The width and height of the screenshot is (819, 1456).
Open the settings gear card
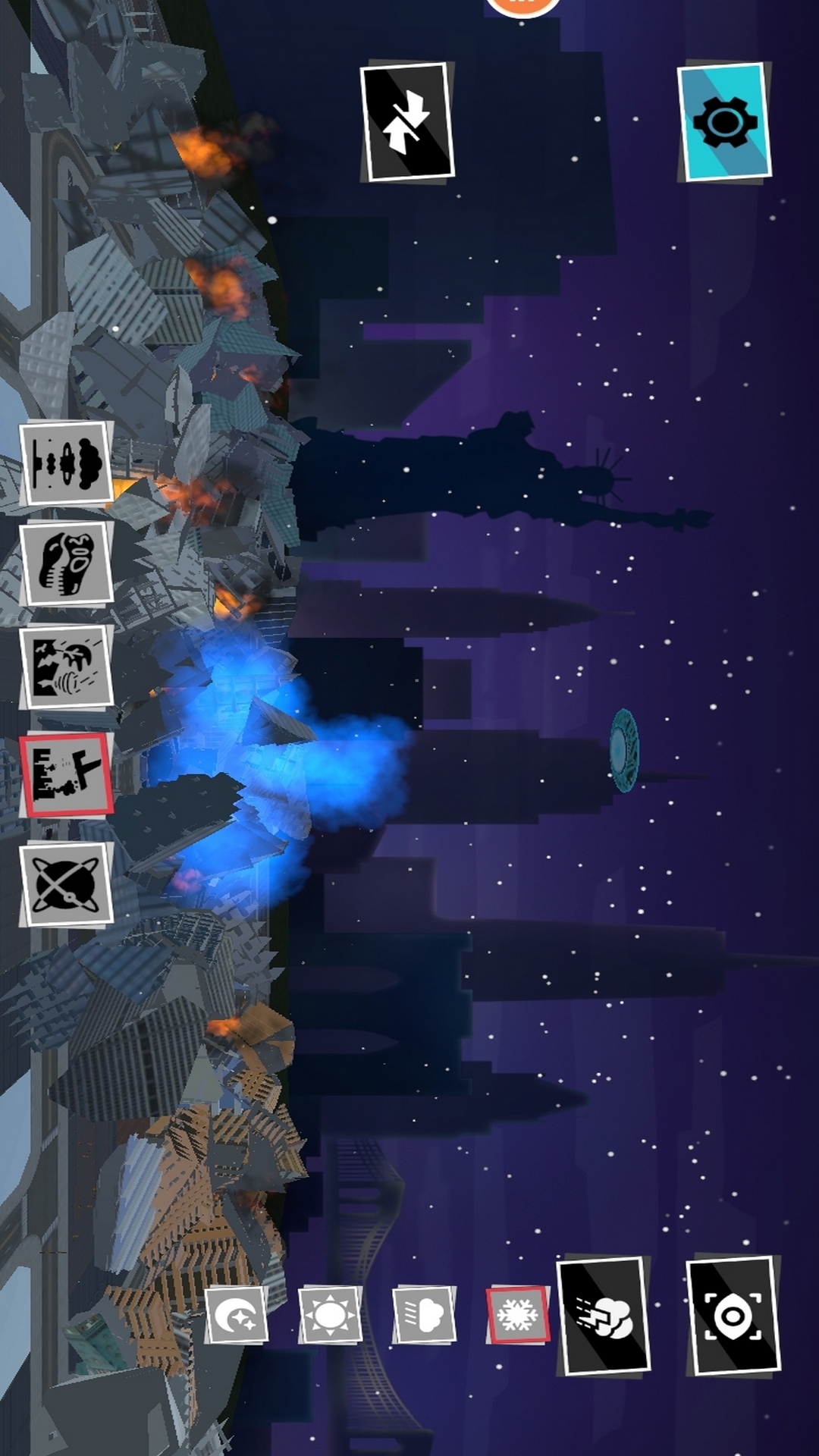point(724,122)
